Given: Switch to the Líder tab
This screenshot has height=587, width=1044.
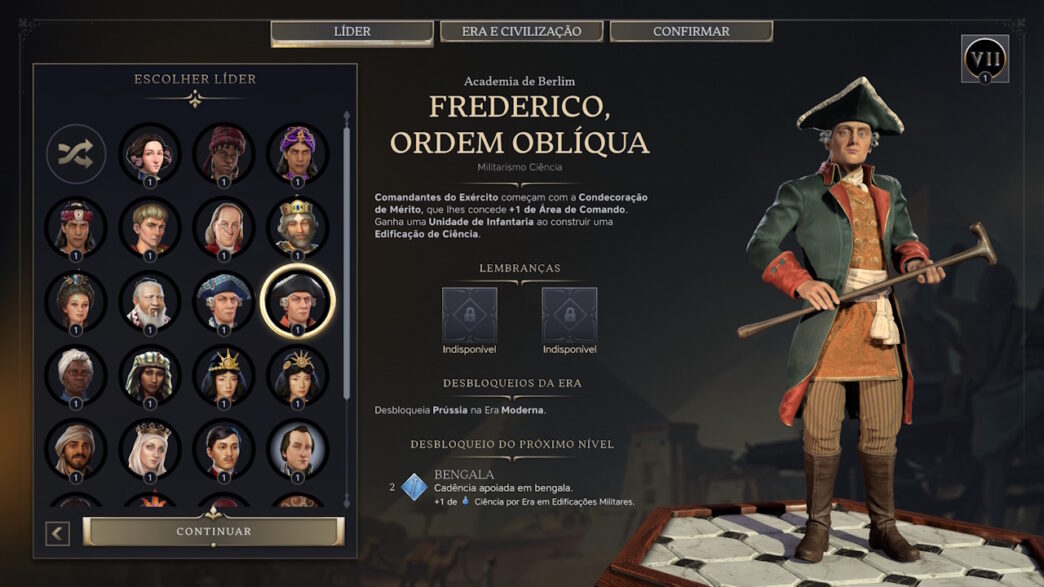Looking at the screenshot, I should pyautogui.click(x=351, y=32).
